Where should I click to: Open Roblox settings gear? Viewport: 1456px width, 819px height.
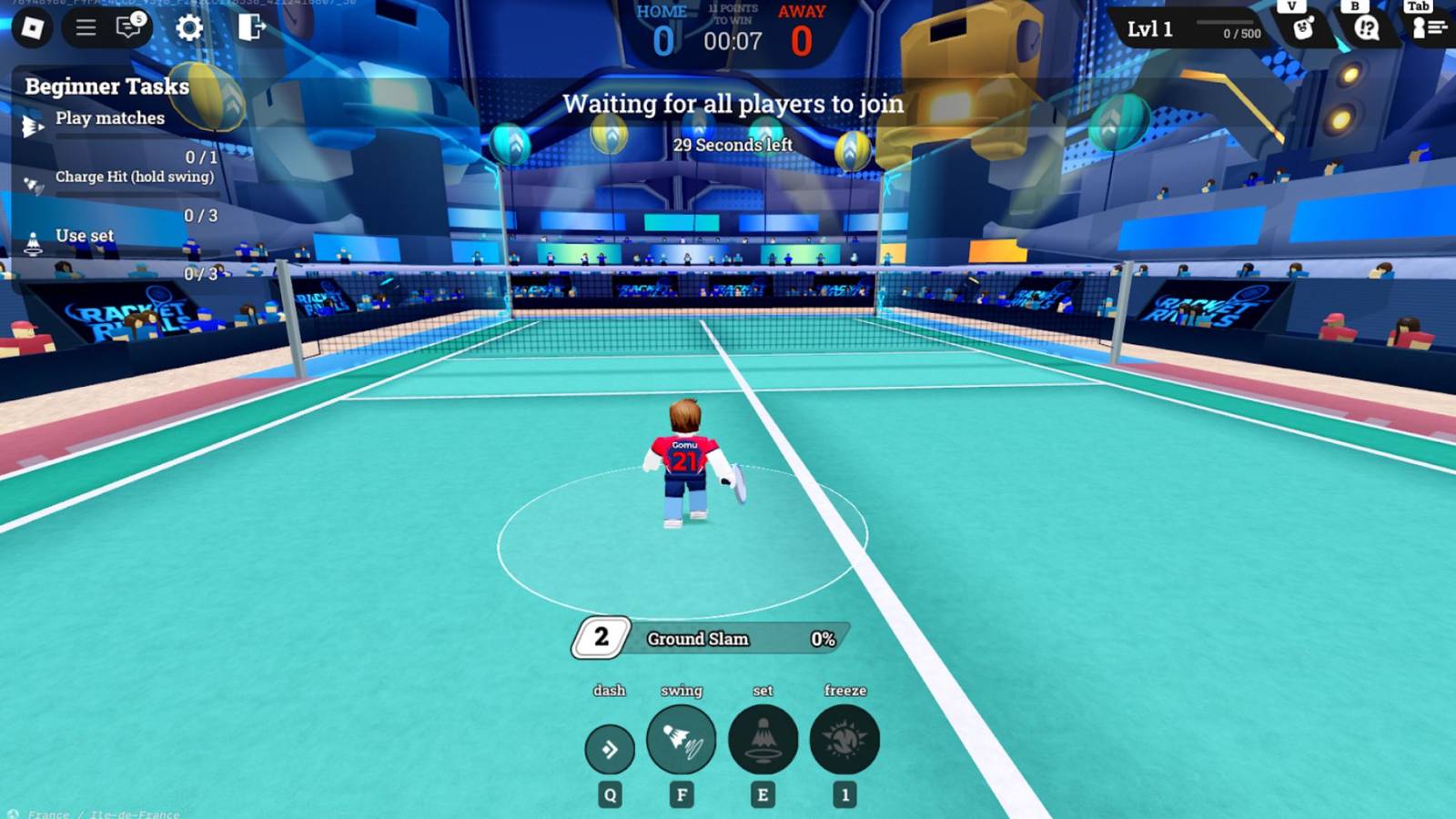(x=189, y=28)
